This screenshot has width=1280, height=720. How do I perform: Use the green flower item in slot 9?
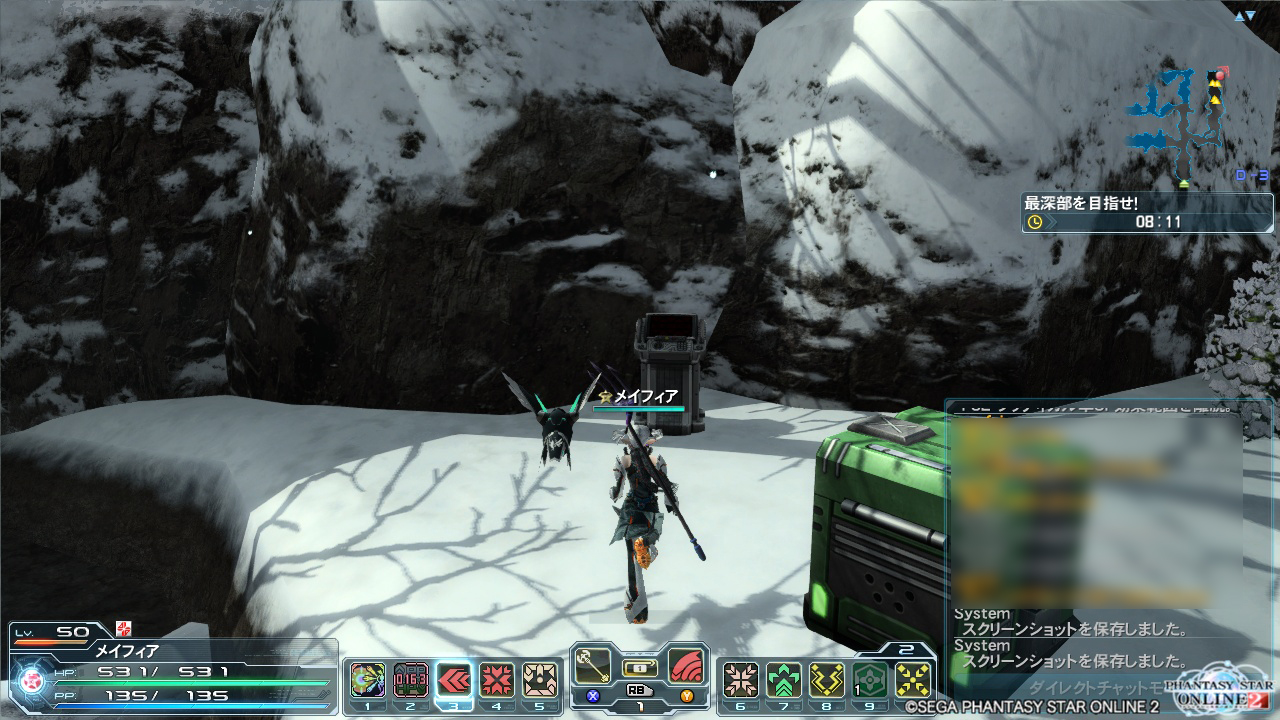pos(870,681)
